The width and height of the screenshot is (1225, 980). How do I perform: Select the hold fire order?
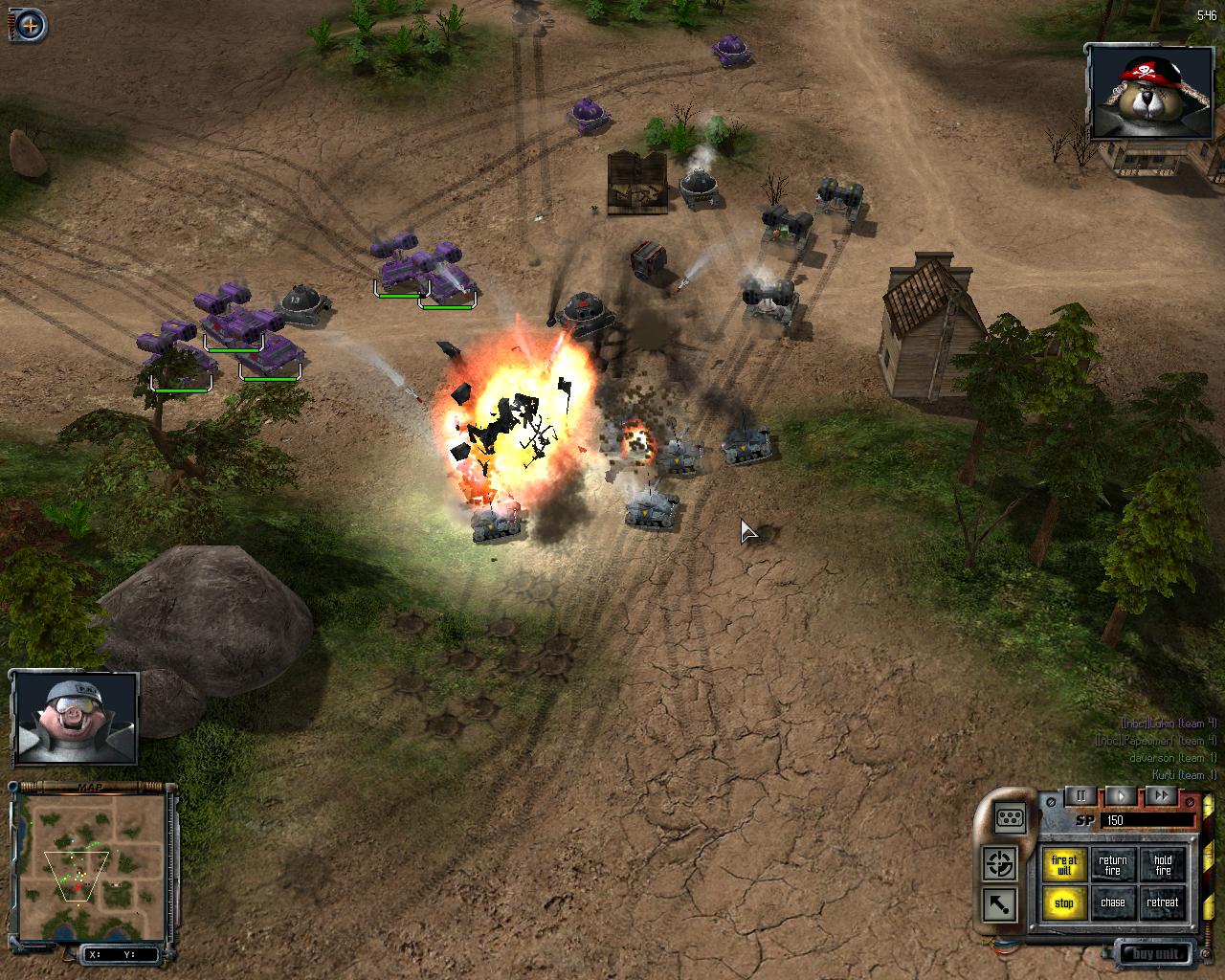coord(1163,865)
